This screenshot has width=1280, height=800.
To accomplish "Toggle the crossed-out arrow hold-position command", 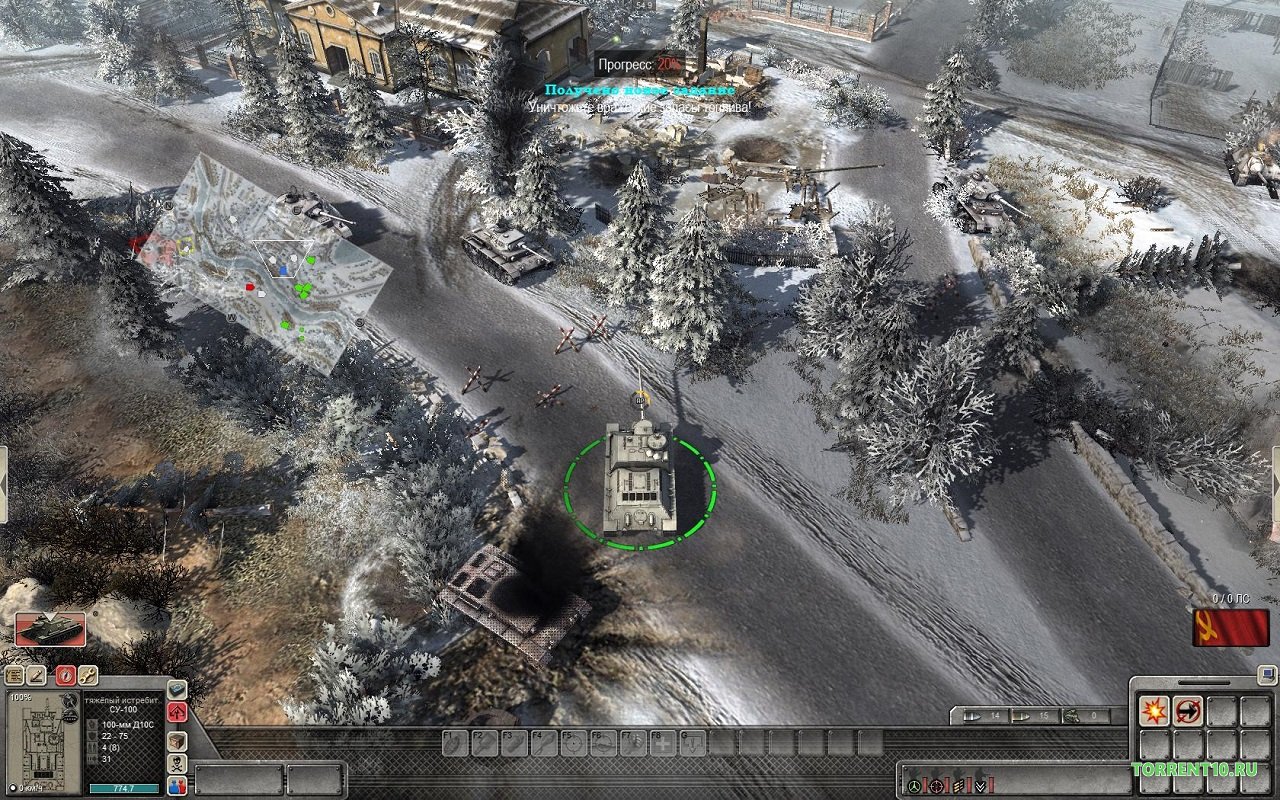I will (1188, 711).
